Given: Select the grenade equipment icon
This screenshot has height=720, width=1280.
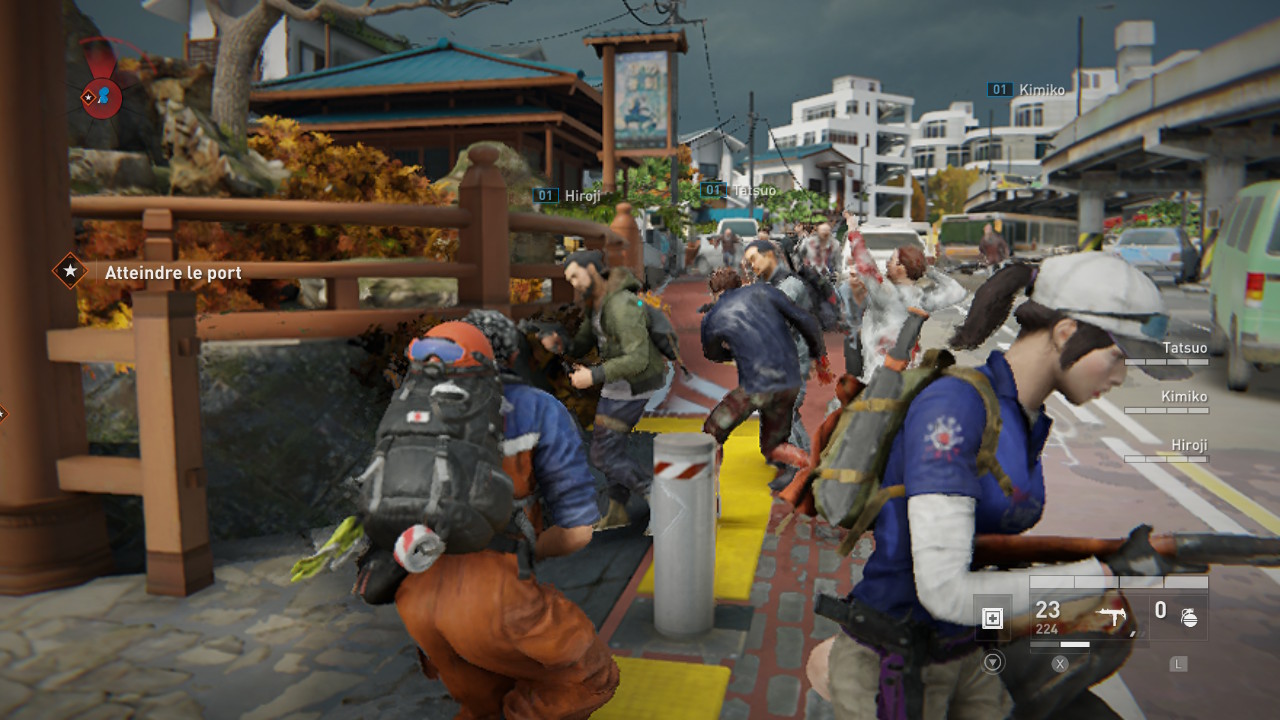Looking at the screenshot, I should [x=1189, y=617].
